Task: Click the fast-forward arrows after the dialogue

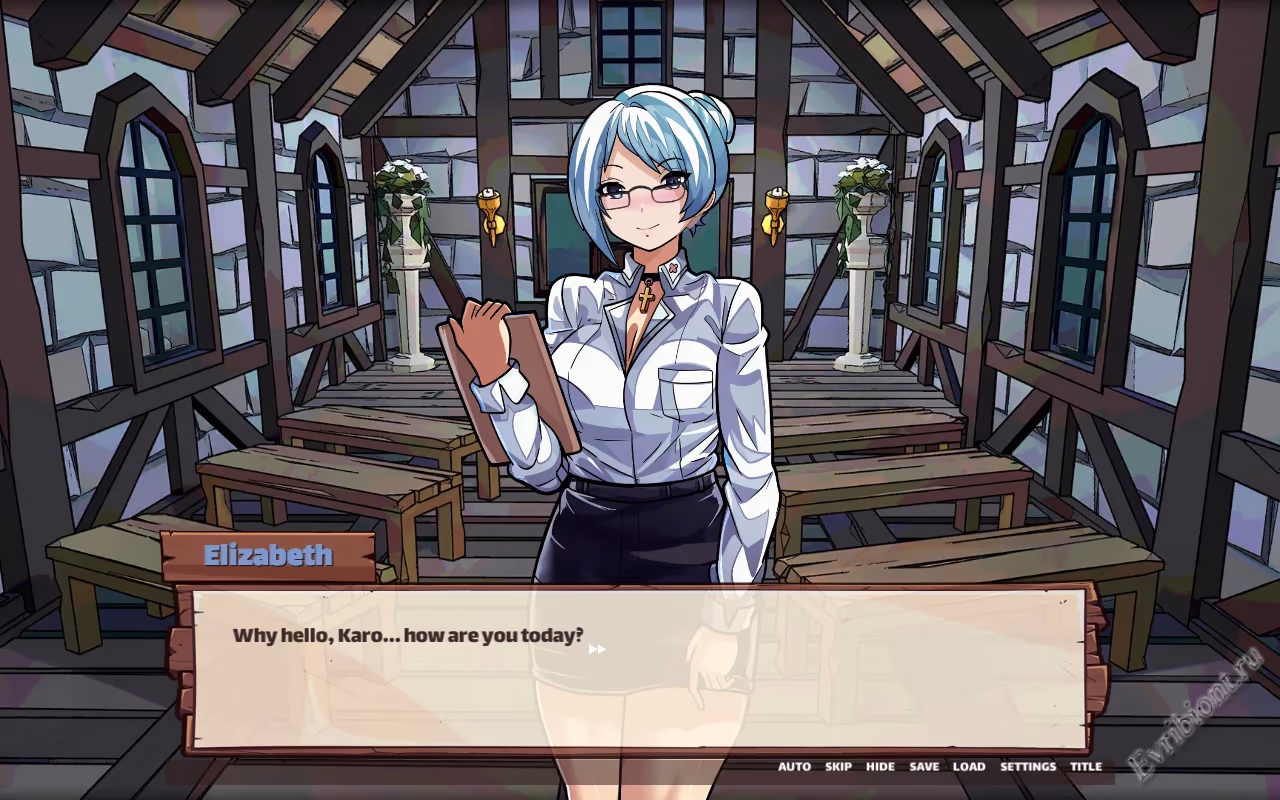Action: point(597,649)
